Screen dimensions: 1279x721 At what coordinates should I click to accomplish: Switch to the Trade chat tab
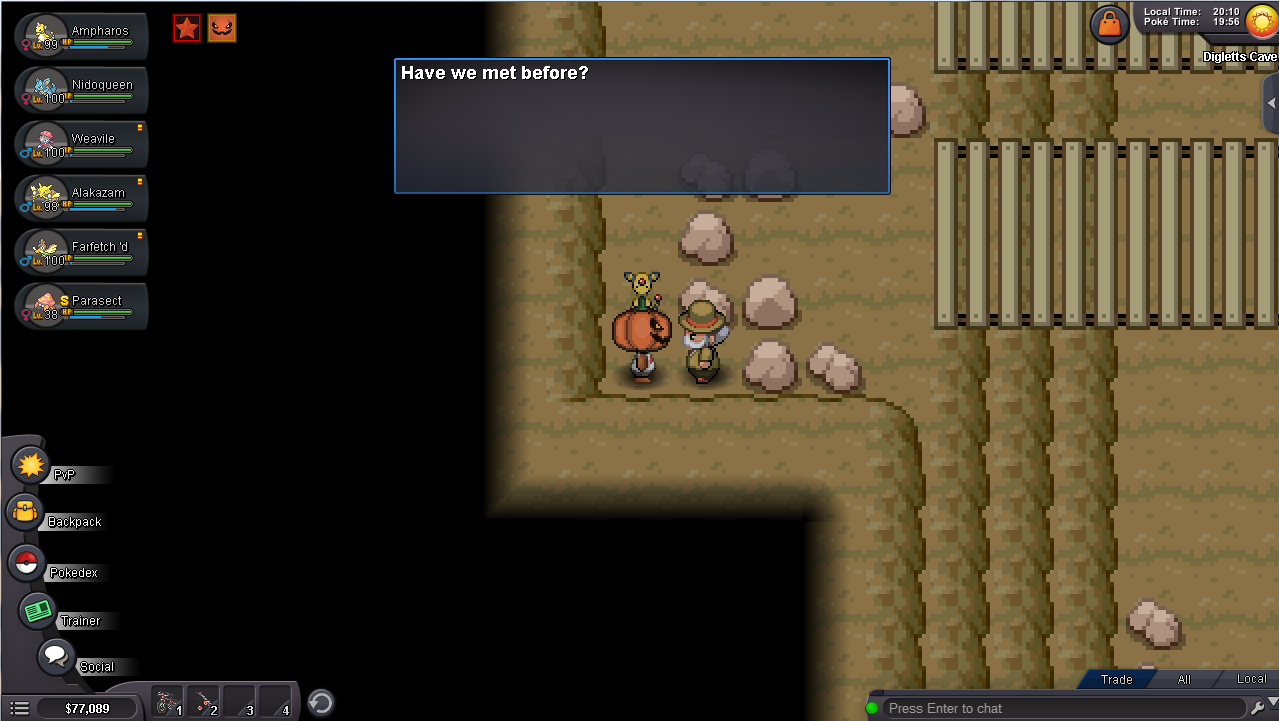(x=1116, y=679)
